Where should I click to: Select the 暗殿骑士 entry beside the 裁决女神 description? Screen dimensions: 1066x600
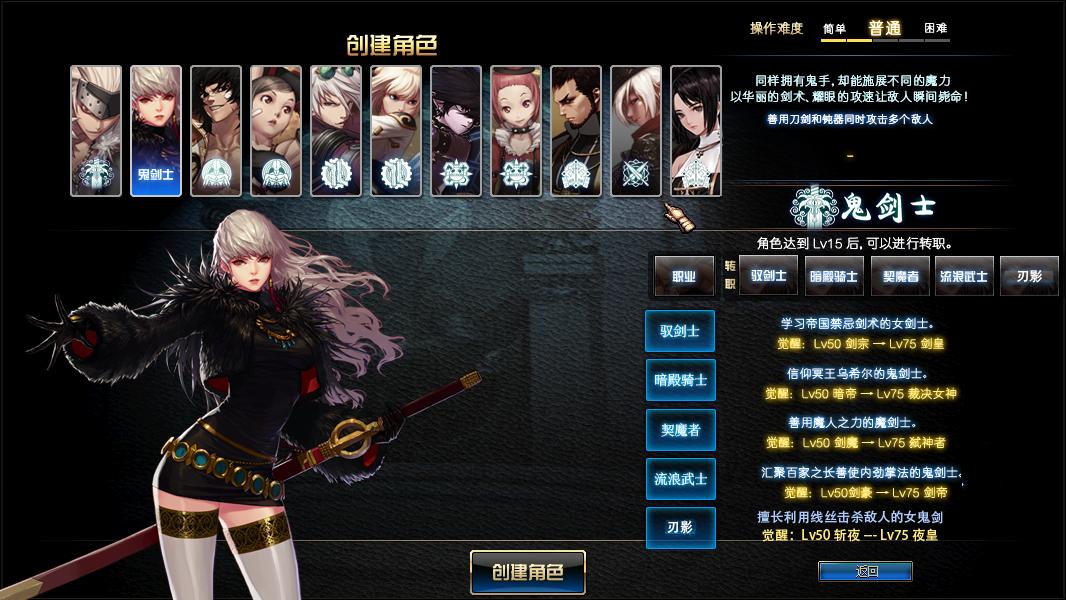[680, 380]
